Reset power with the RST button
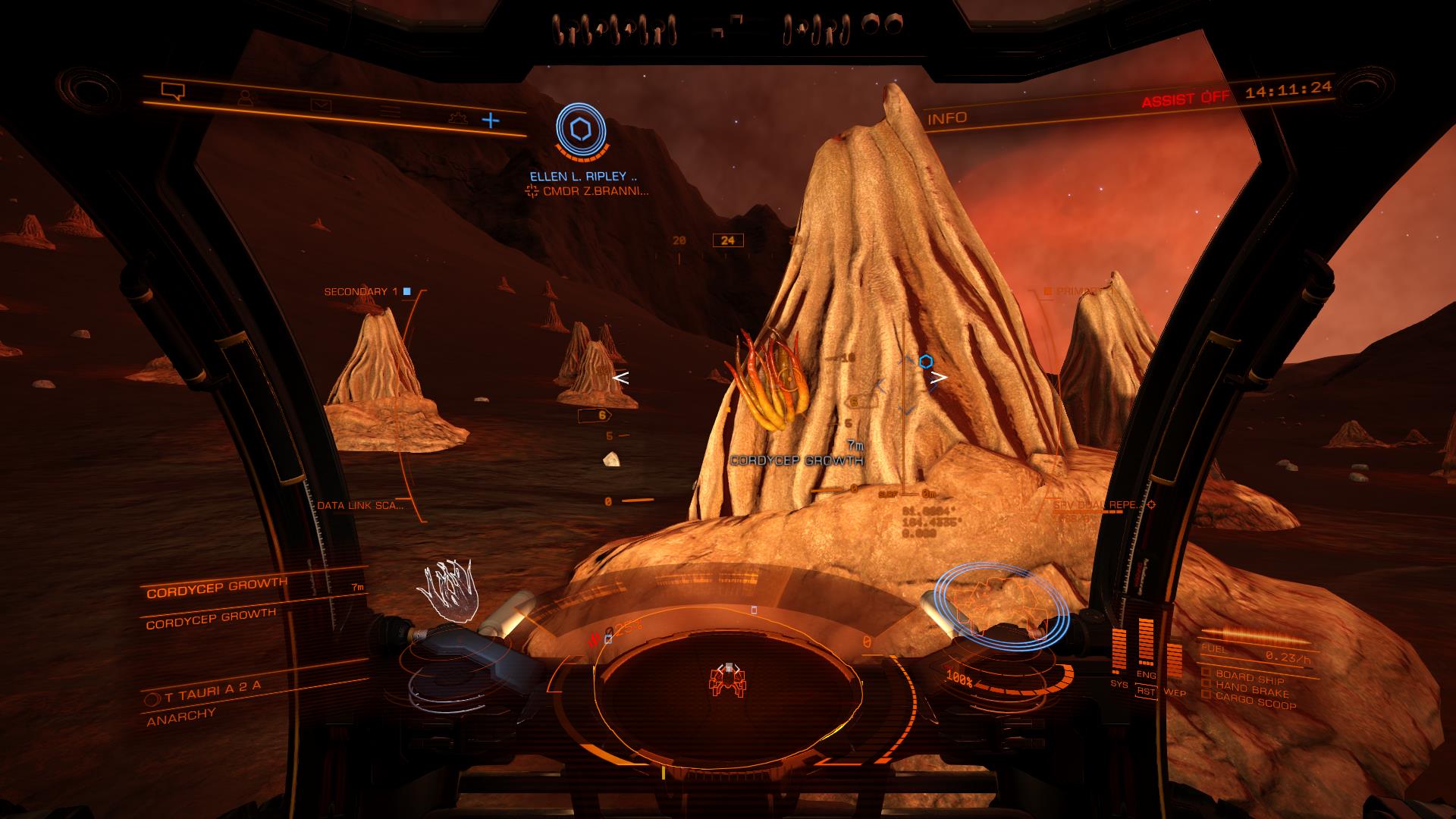 tap(1146, 692)
